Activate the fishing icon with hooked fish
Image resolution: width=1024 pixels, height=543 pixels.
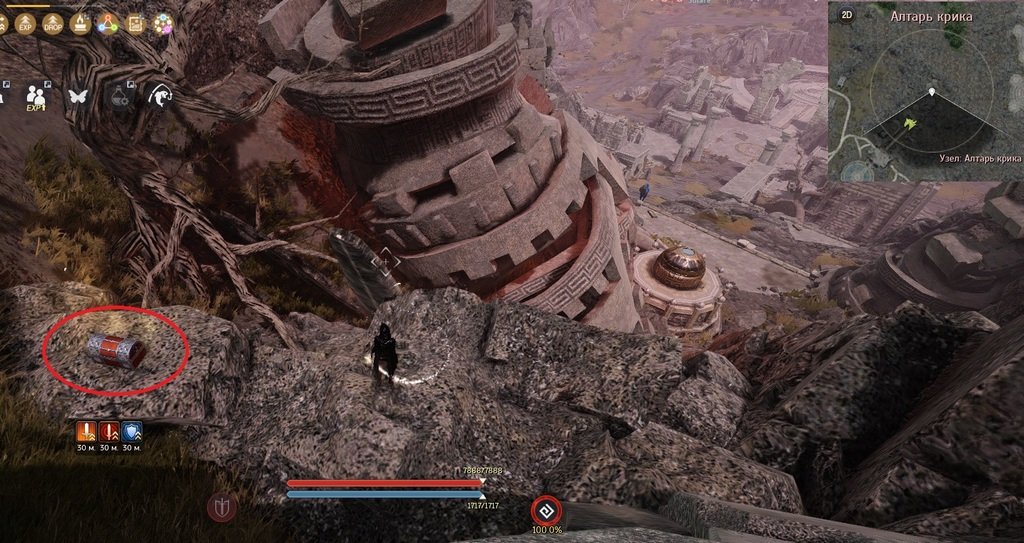pyautogui.click(x=159, y=96)
